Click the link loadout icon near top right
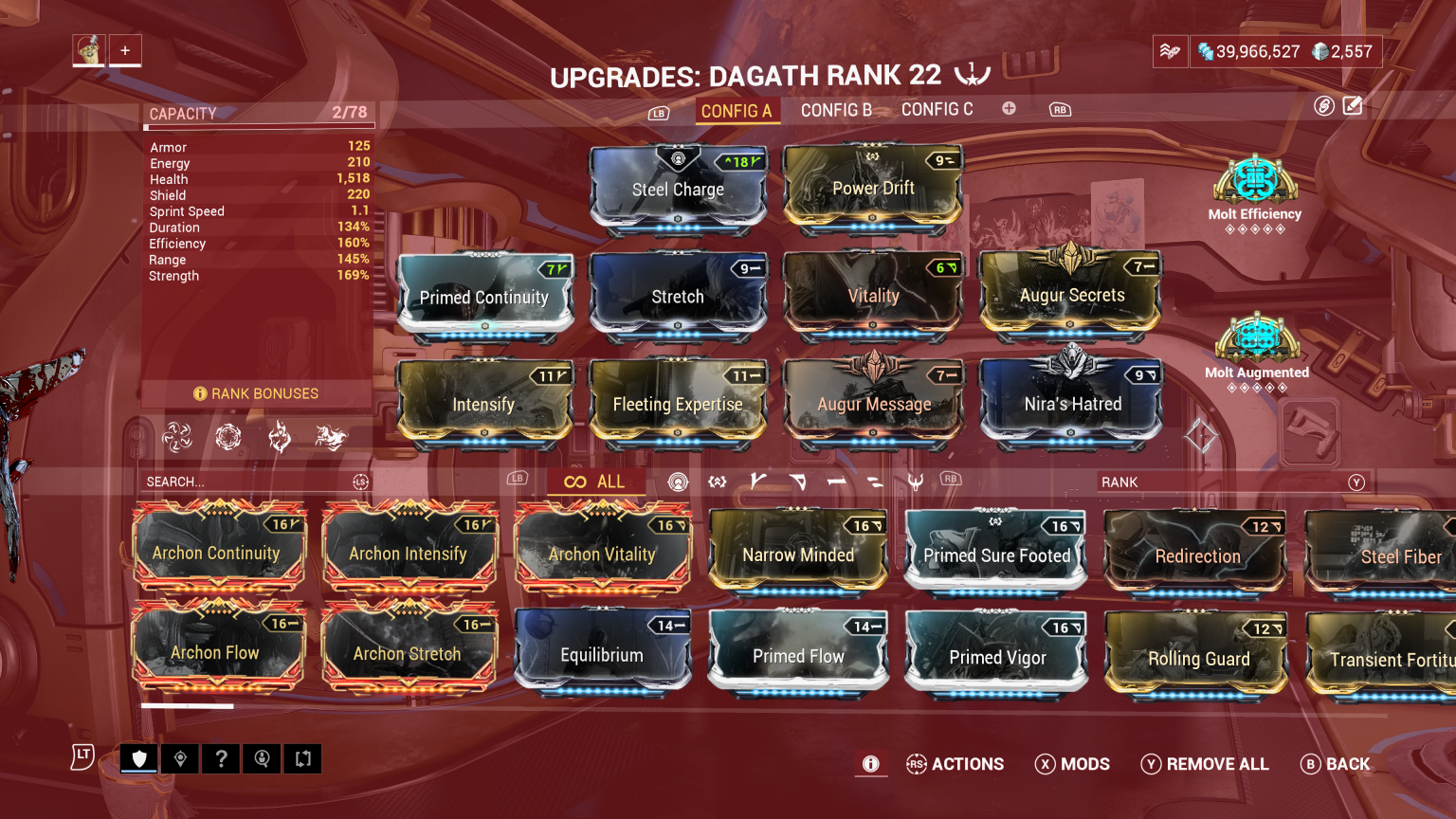The width and height of the screenshot is (1456, 819). 1324,106
